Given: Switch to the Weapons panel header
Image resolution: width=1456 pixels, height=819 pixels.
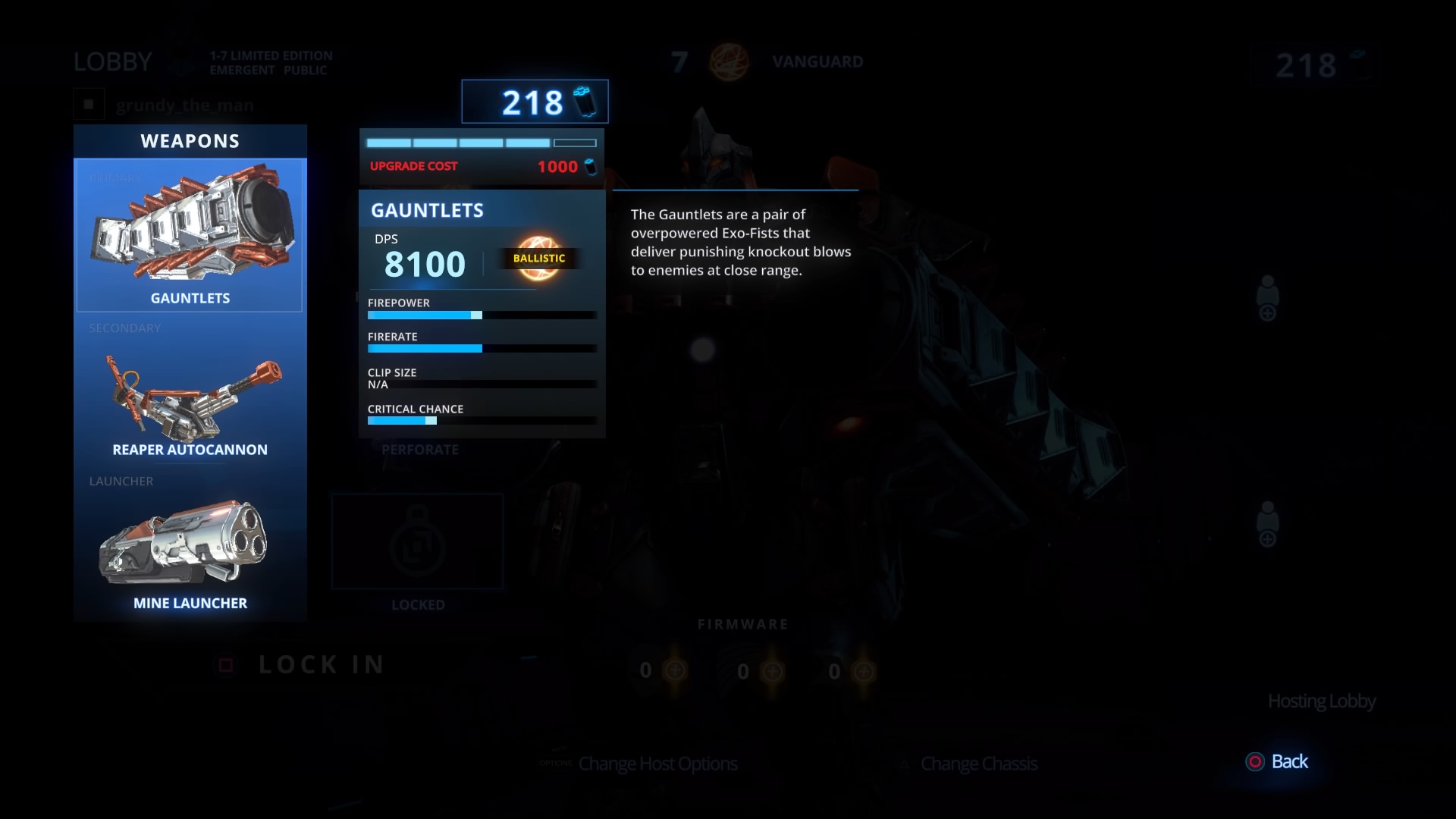Looking at the screenshot, I should [189, 140].
